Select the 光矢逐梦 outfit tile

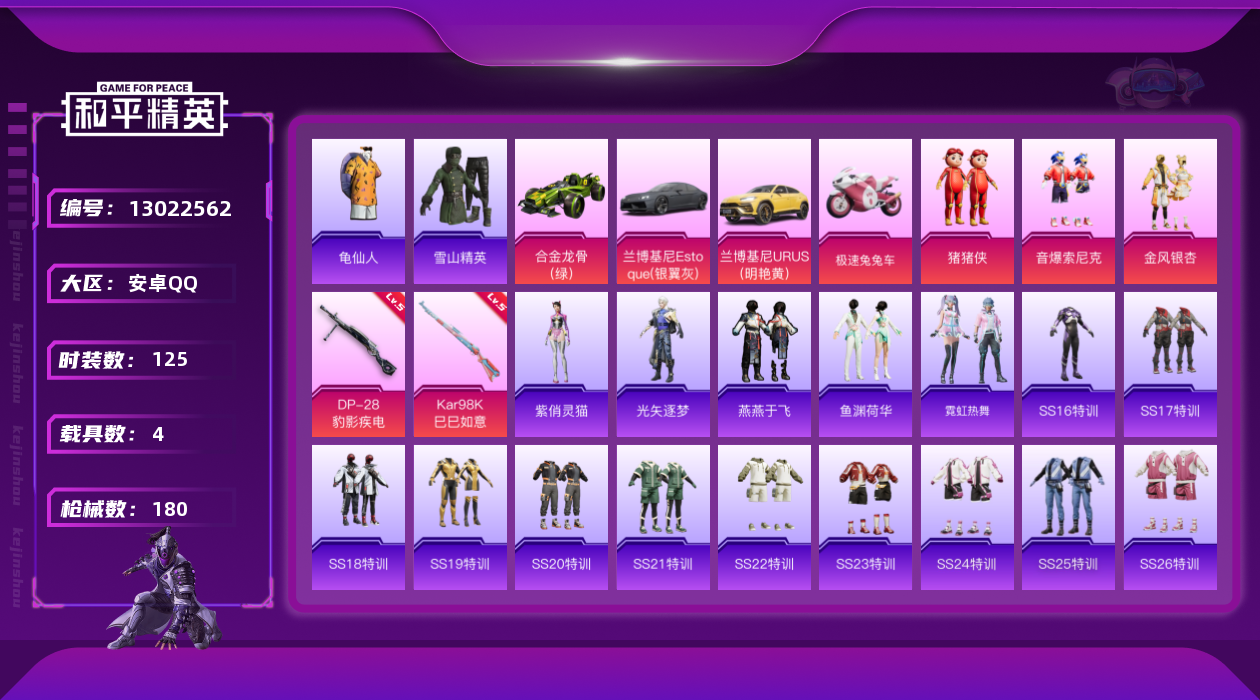663,364
